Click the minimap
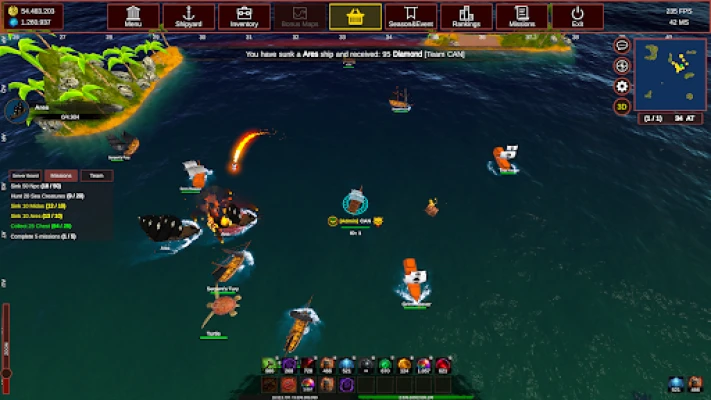711x400 pixels. (x=669, y=75)
